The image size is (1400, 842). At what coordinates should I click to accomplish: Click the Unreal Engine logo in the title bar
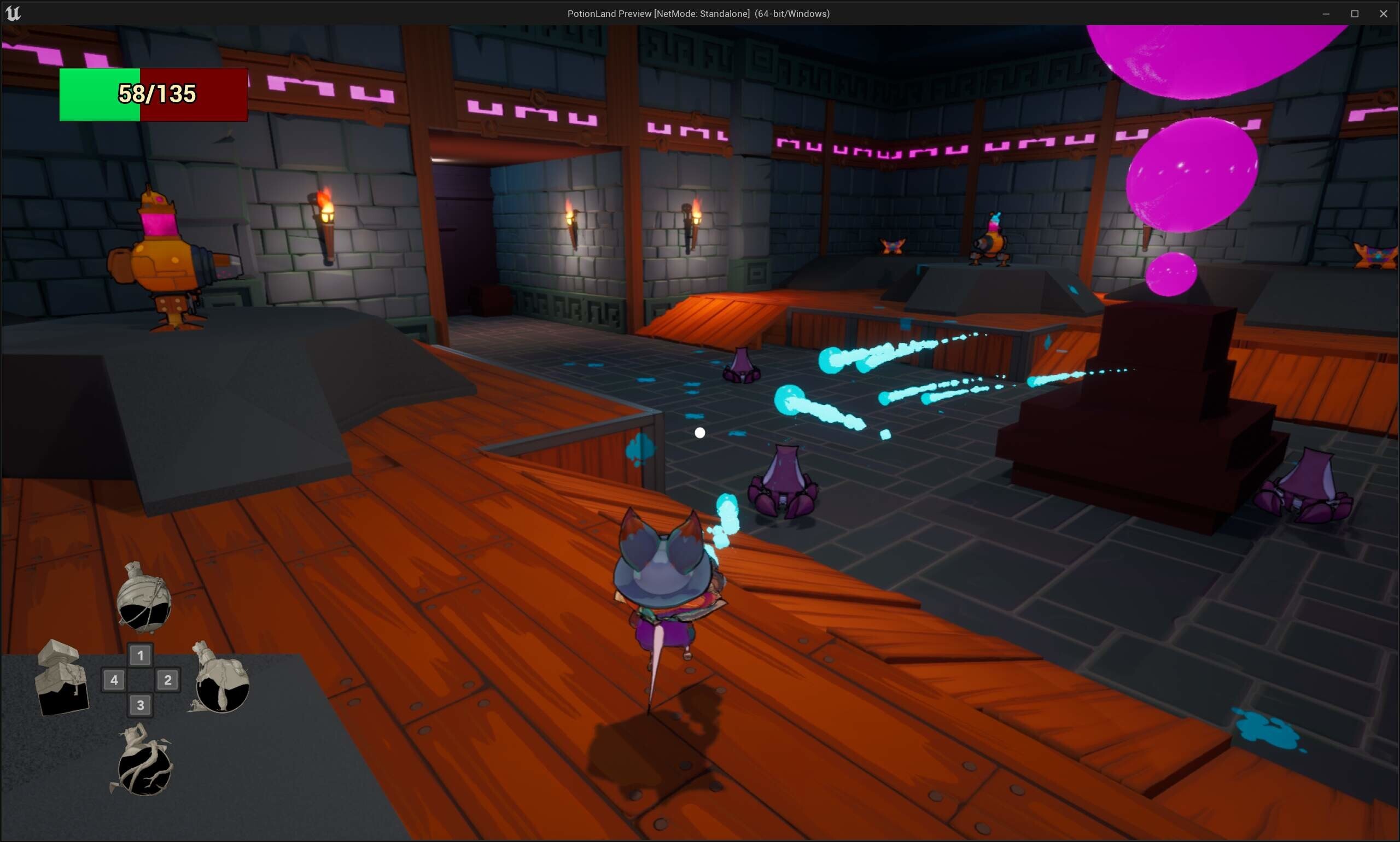click(13, 13)
